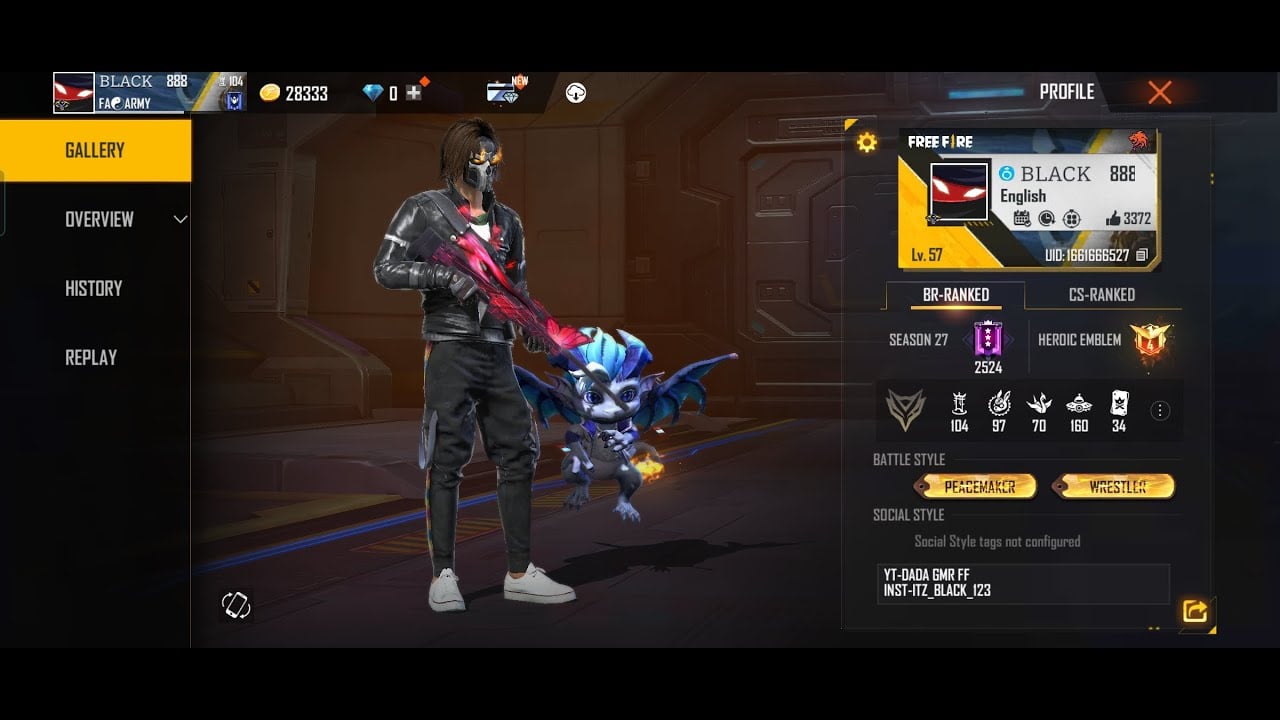
Task: Open profile settings via gear icon
Action: coord(866,142)
